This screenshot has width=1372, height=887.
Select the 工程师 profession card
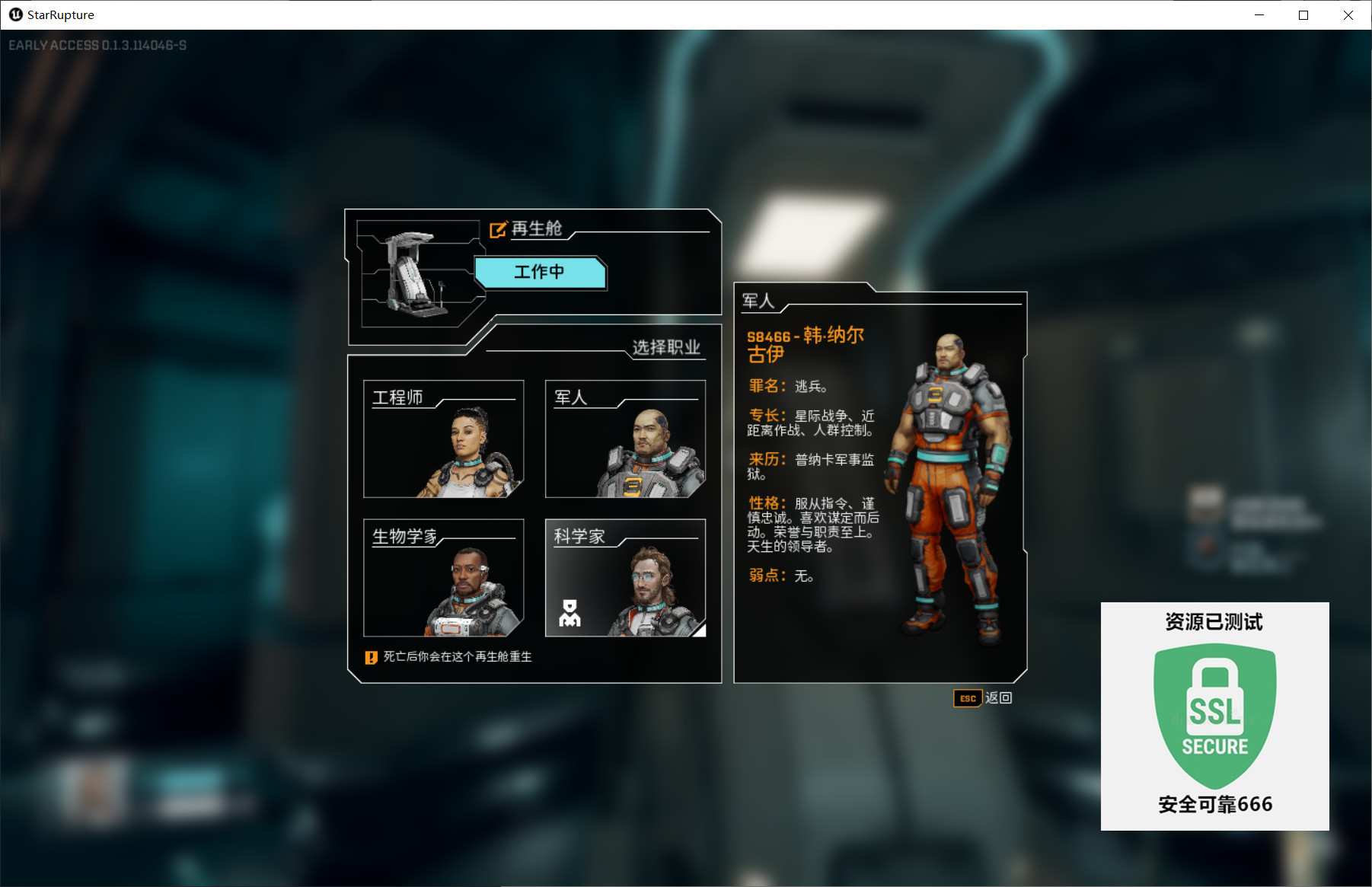[x=444, y=438]
